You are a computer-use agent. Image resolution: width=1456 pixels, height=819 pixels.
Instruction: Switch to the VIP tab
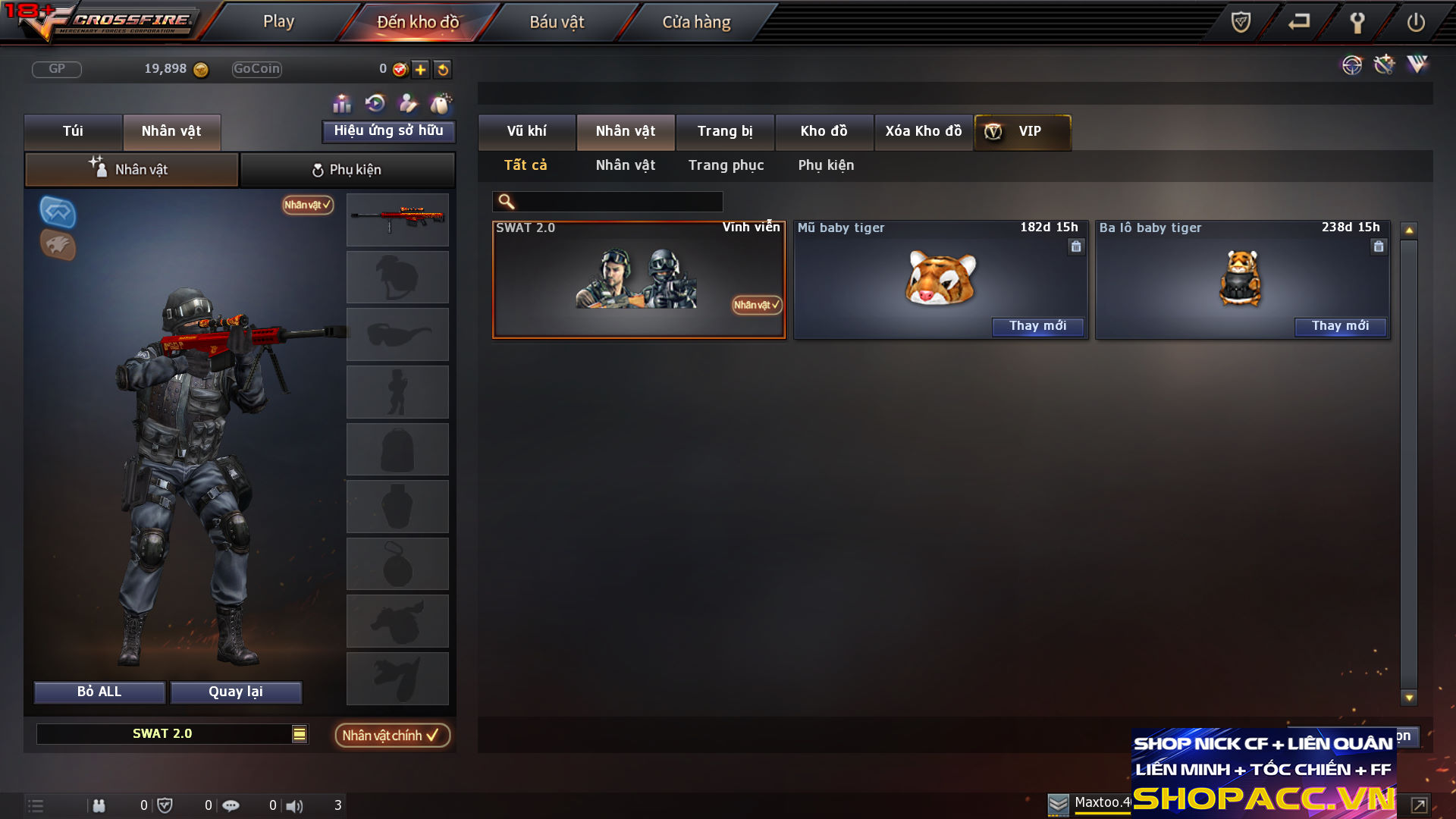click(x=1022, y=131)
